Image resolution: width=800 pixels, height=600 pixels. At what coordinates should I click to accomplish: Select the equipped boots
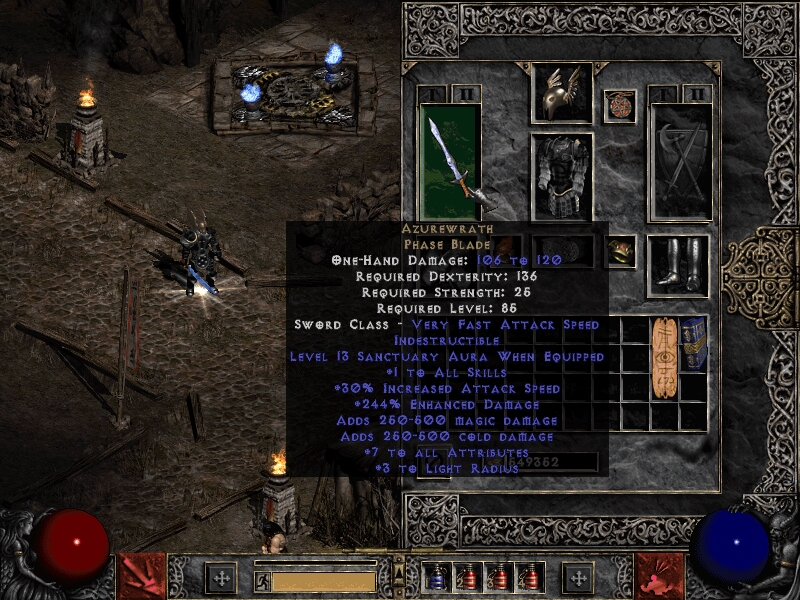pos(677,265)
